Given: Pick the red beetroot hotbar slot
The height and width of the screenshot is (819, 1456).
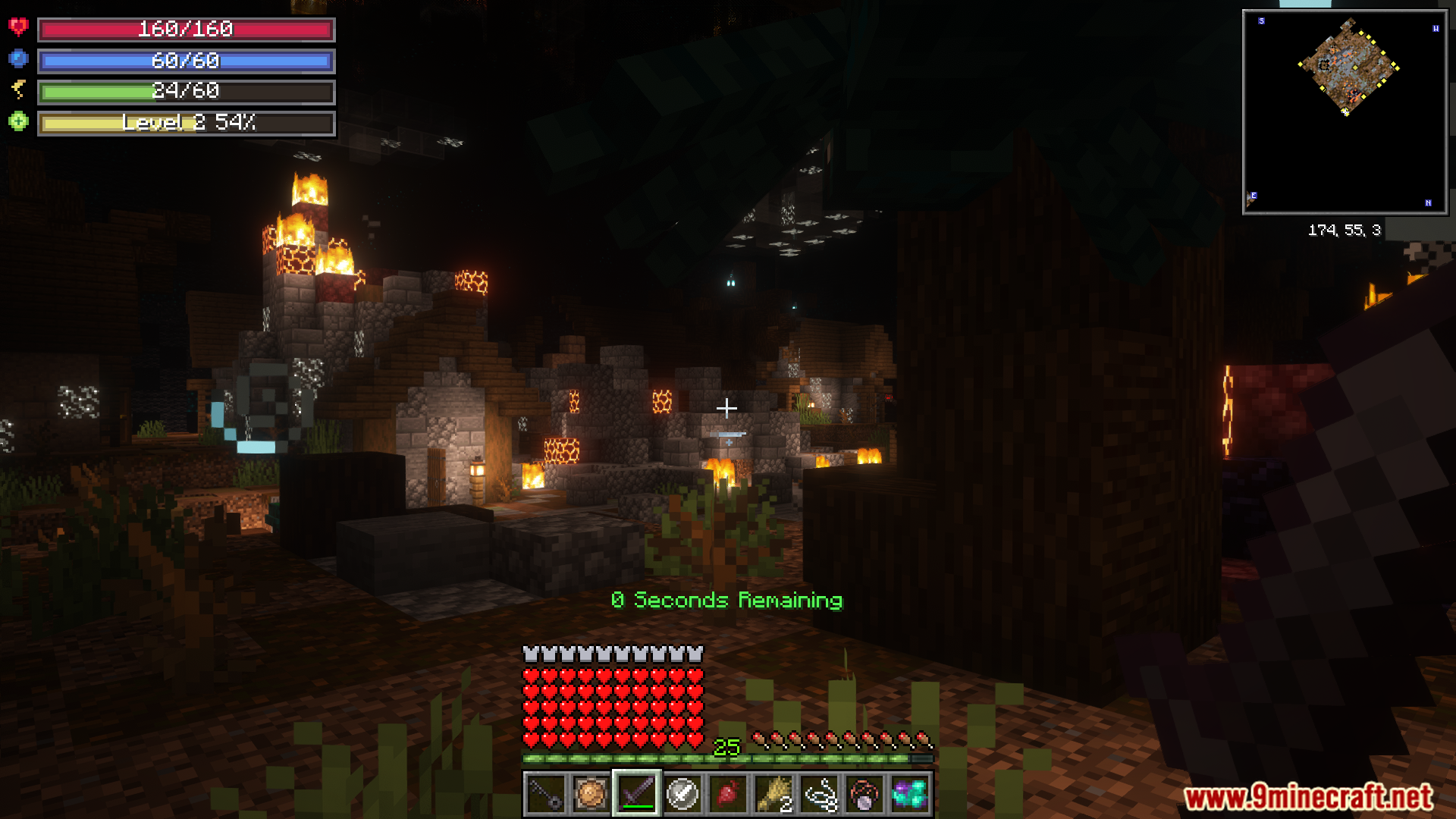Looking at the screenshot, I should tap(728, 794).
